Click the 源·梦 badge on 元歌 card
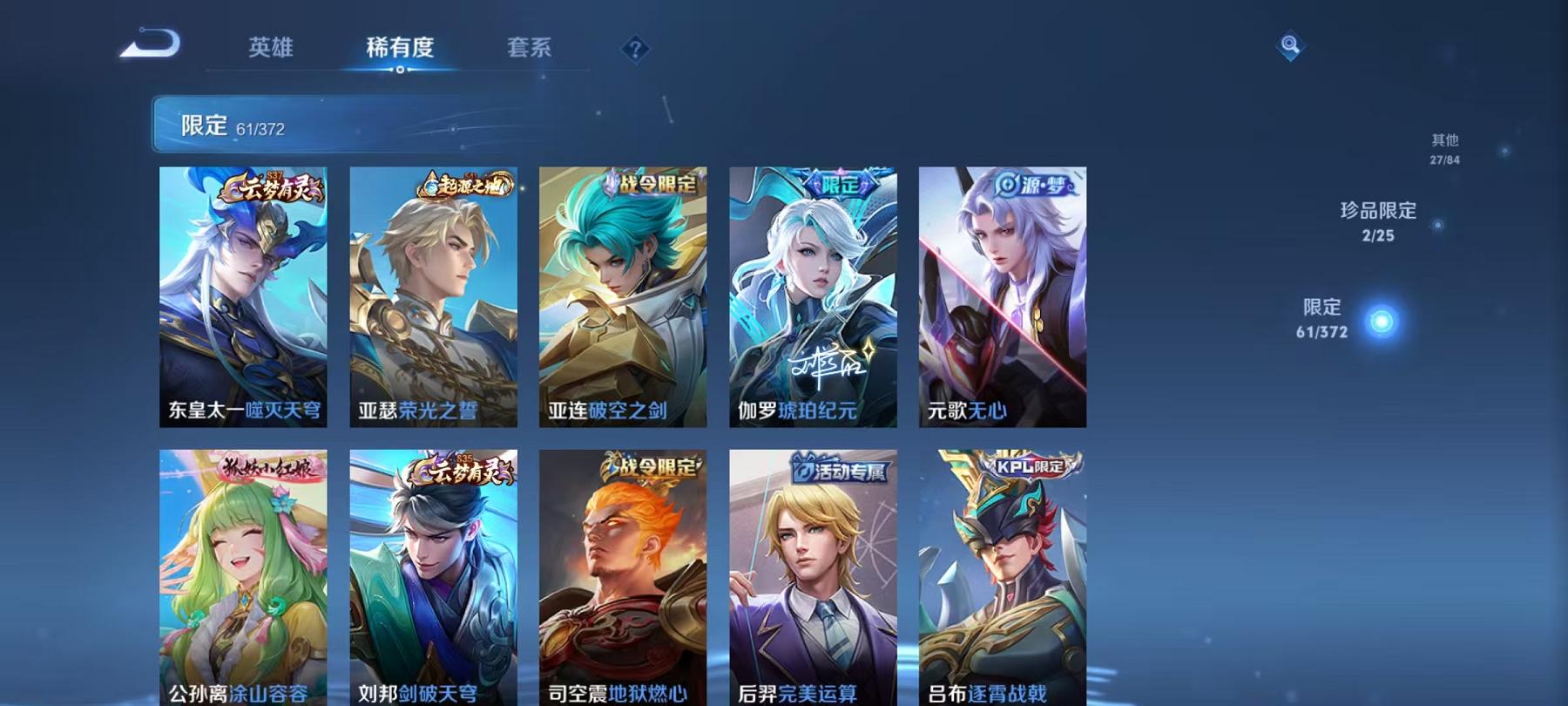This screenshot has height=706, width=1568. coord(1037,185)
